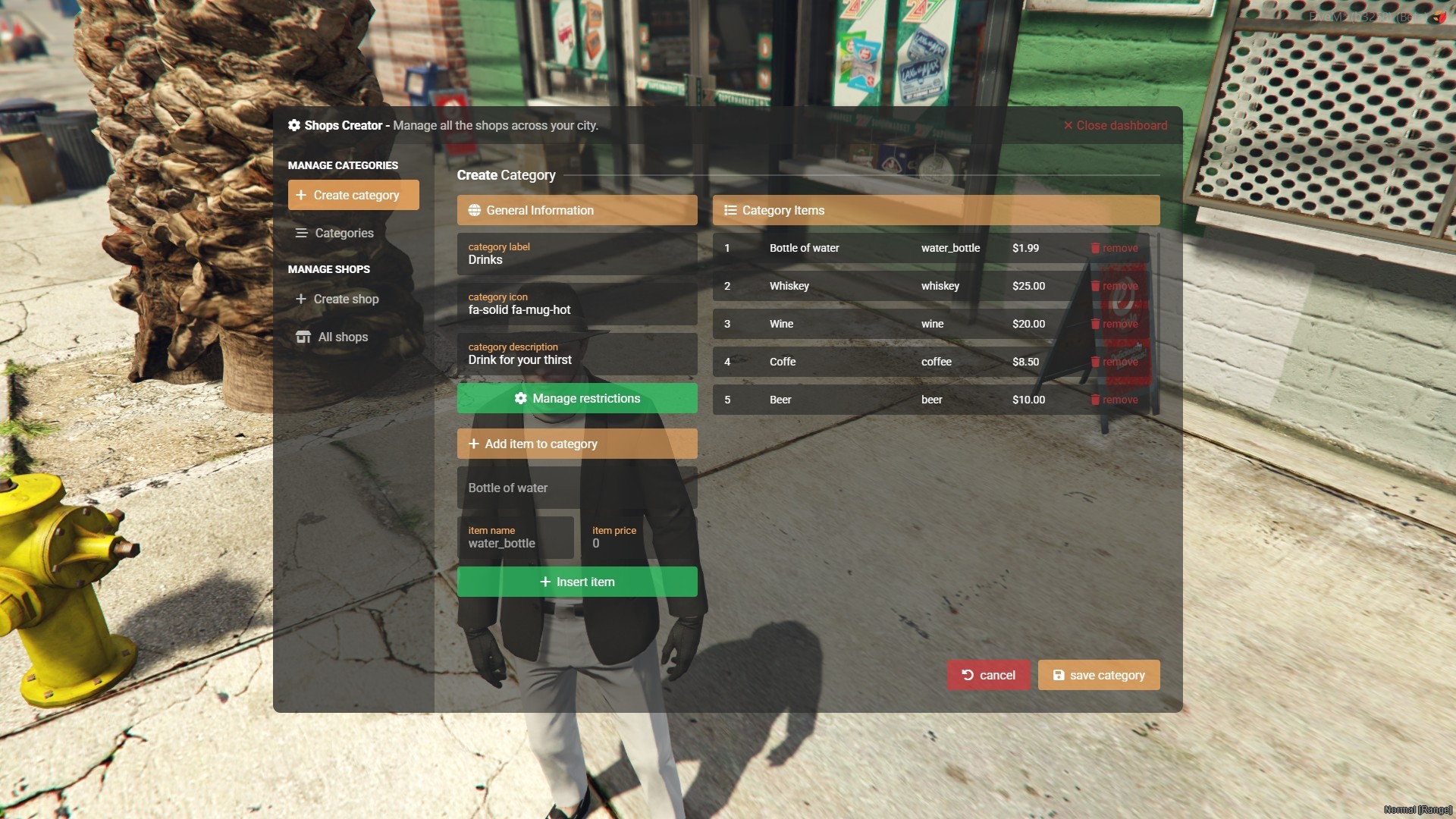Select Create category in sidebar
1456x819 pixels.
click(x=353, y=195)
